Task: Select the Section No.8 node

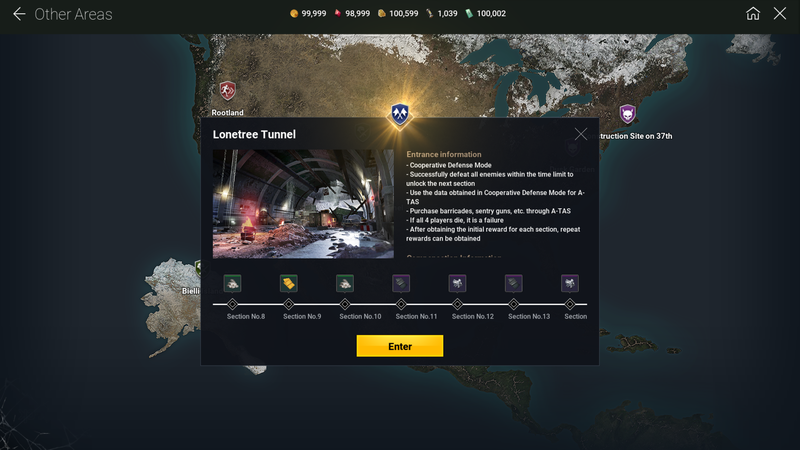Action: point(232,304)
